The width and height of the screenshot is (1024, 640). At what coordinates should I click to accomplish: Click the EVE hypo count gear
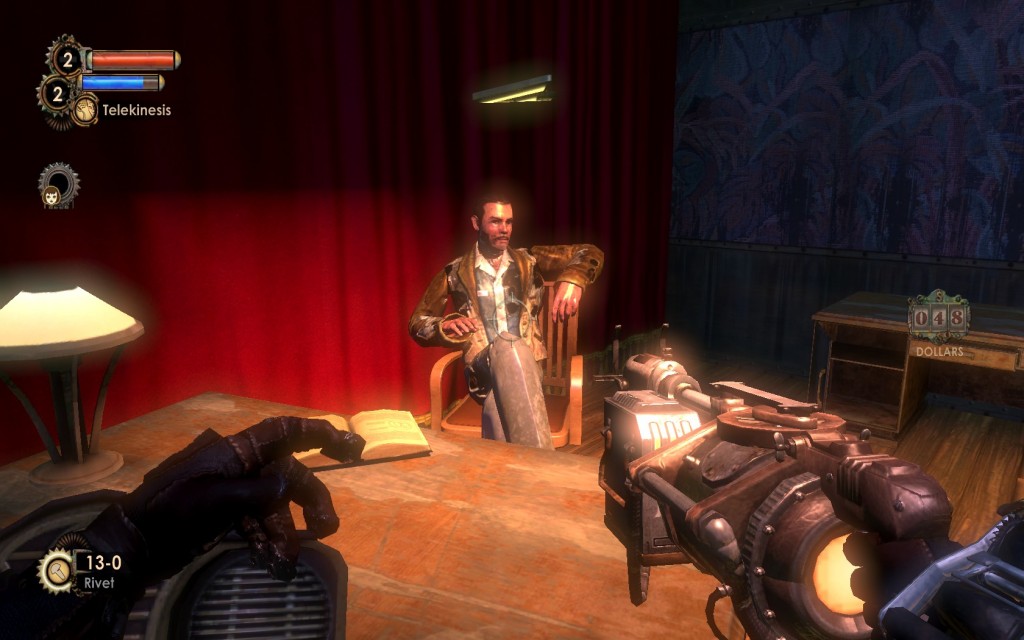(56, 94)
